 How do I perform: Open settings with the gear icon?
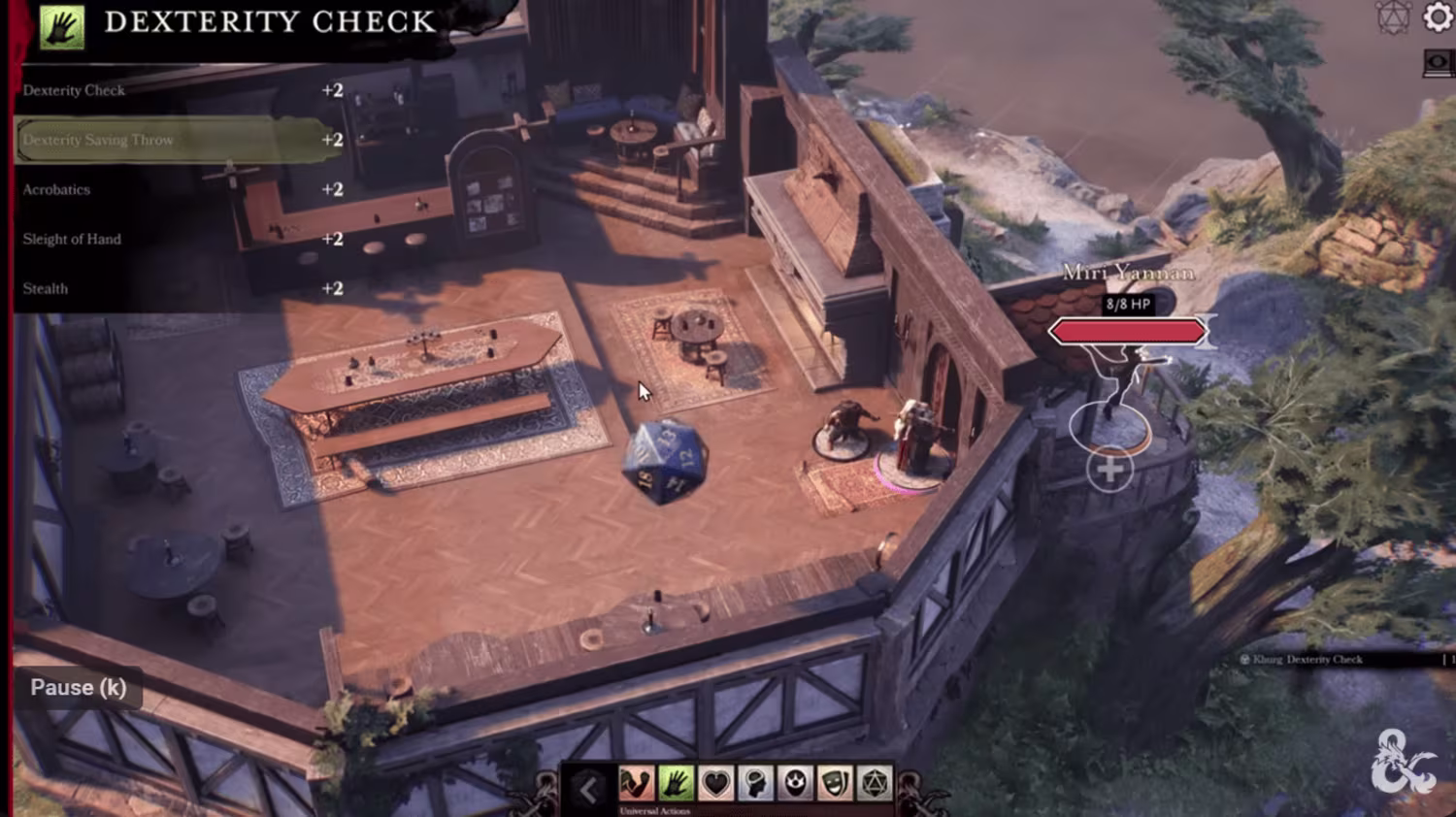pyautogui.click(x=1438, y=17)
